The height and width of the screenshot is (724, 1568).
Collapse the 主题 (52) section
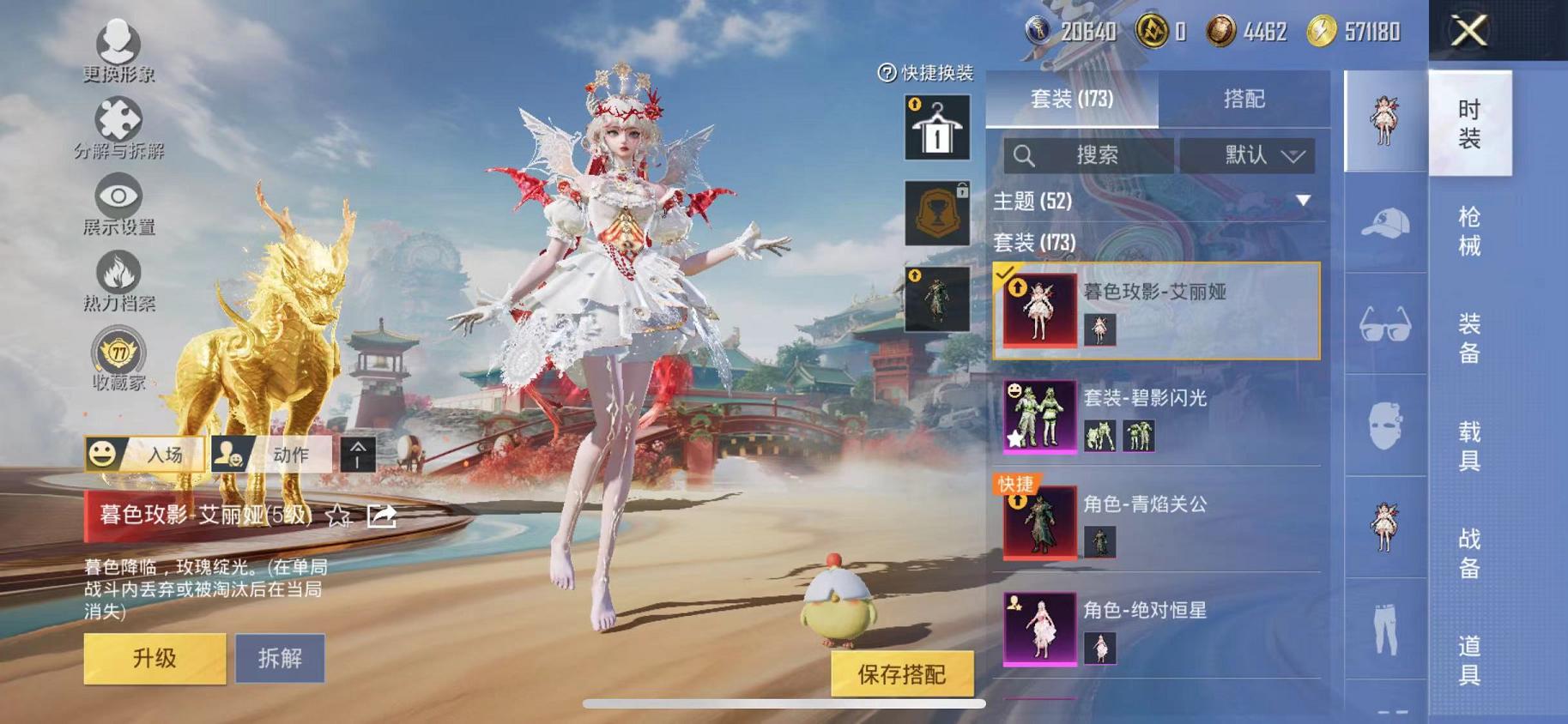point(1303,202)
